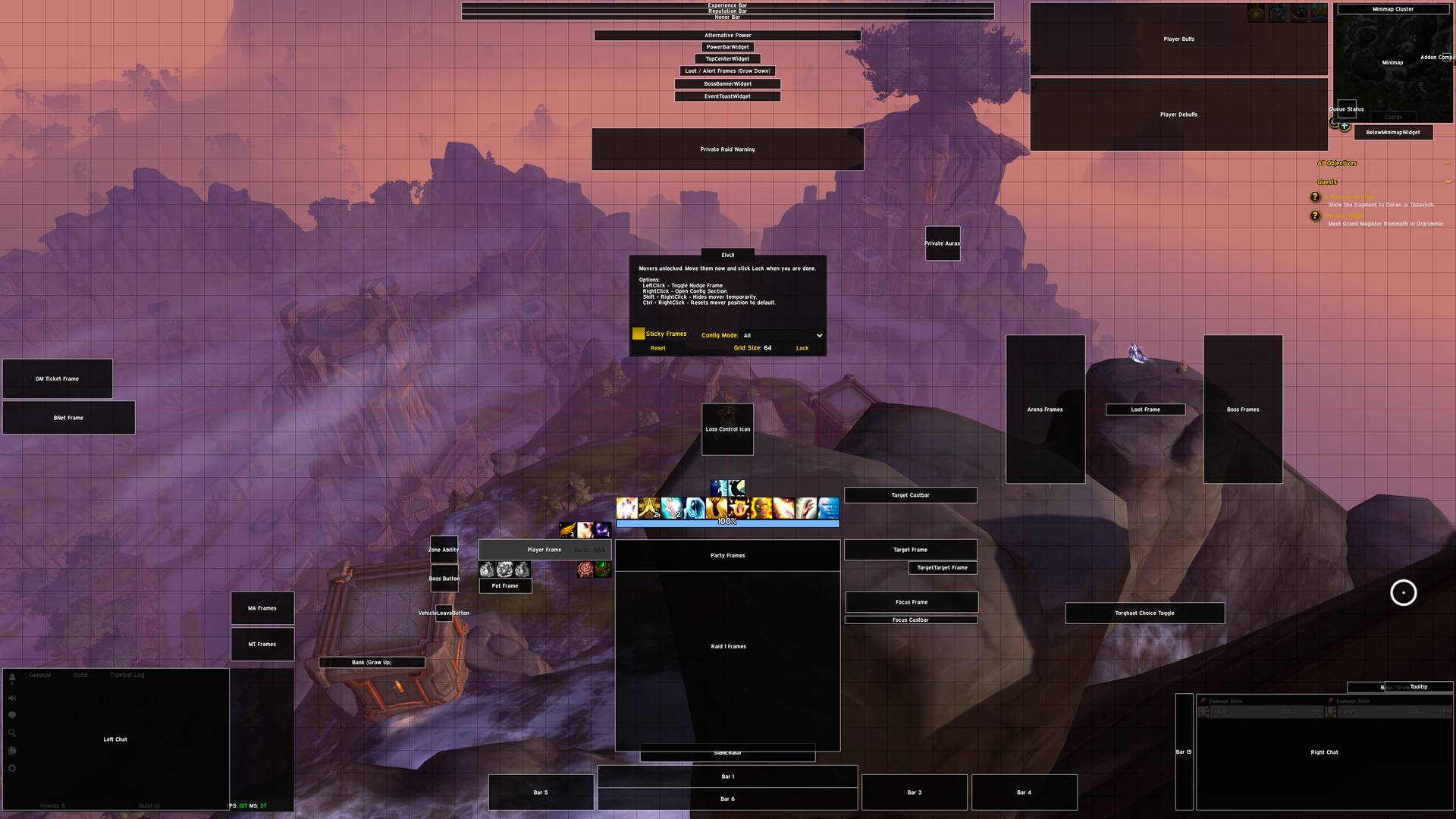Click the Arena Frames mover

(1045, 409)
